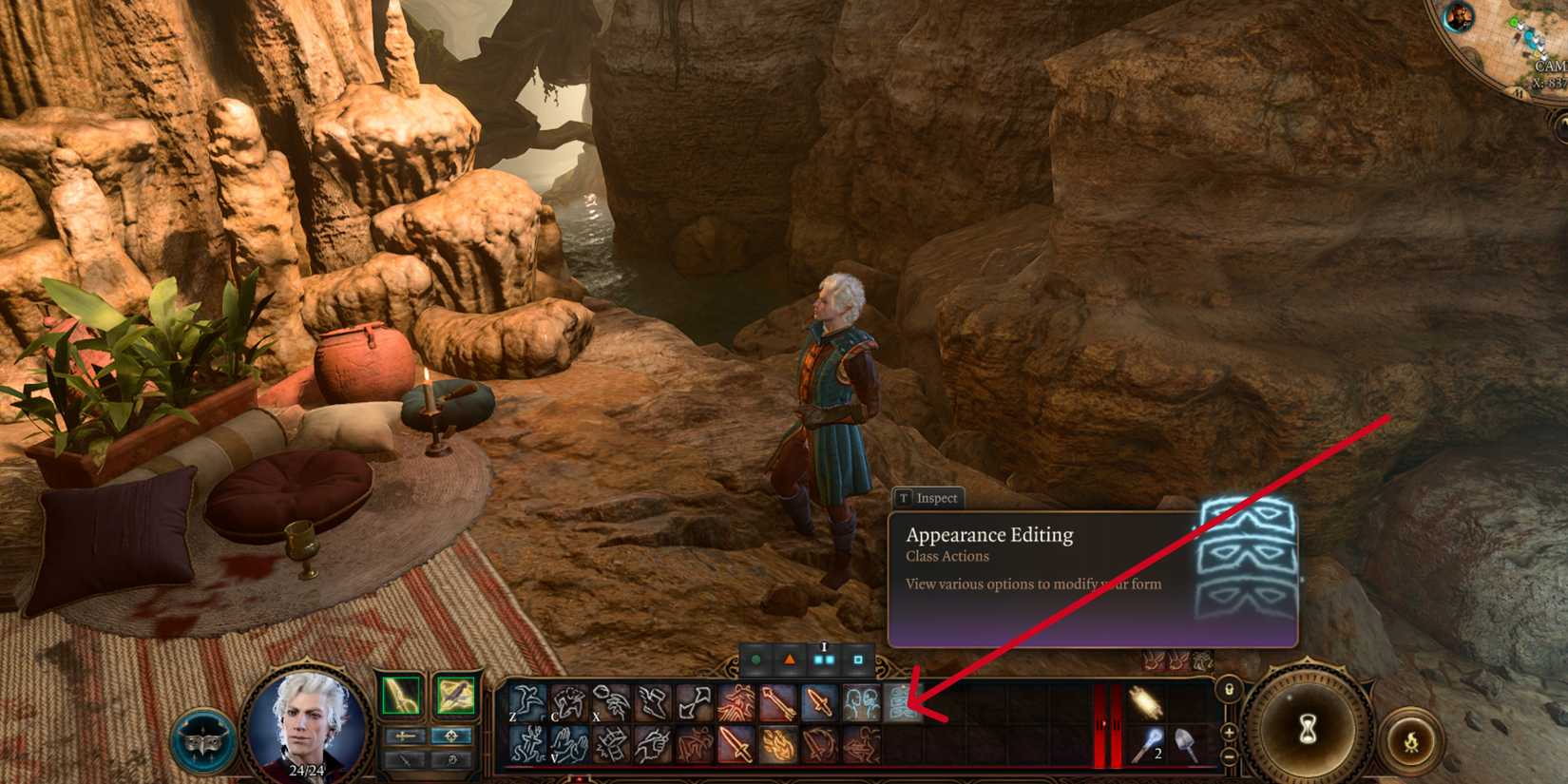Screen dimensions: 1568x784
Task: Click the minus to collapse a hotbar row
Action: coord(1229,755)
